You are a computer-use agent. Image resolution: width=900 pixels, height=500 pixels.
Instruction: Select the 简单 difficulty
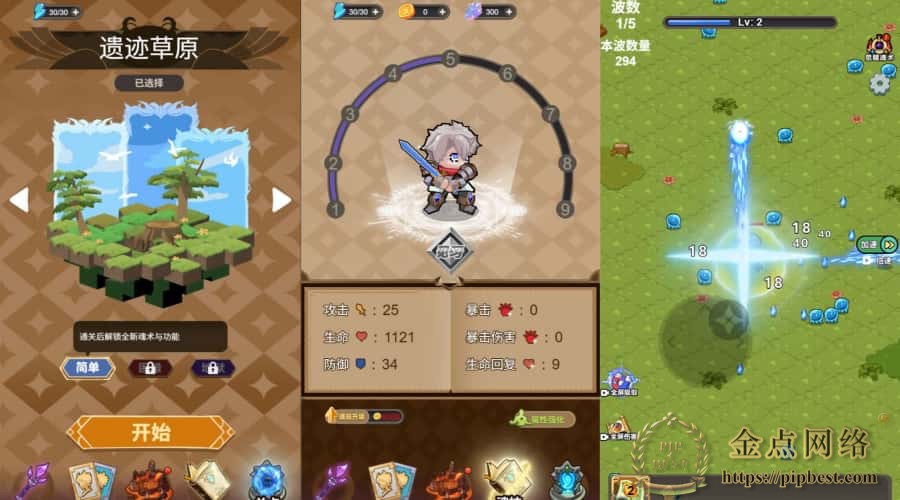[88, 367]
